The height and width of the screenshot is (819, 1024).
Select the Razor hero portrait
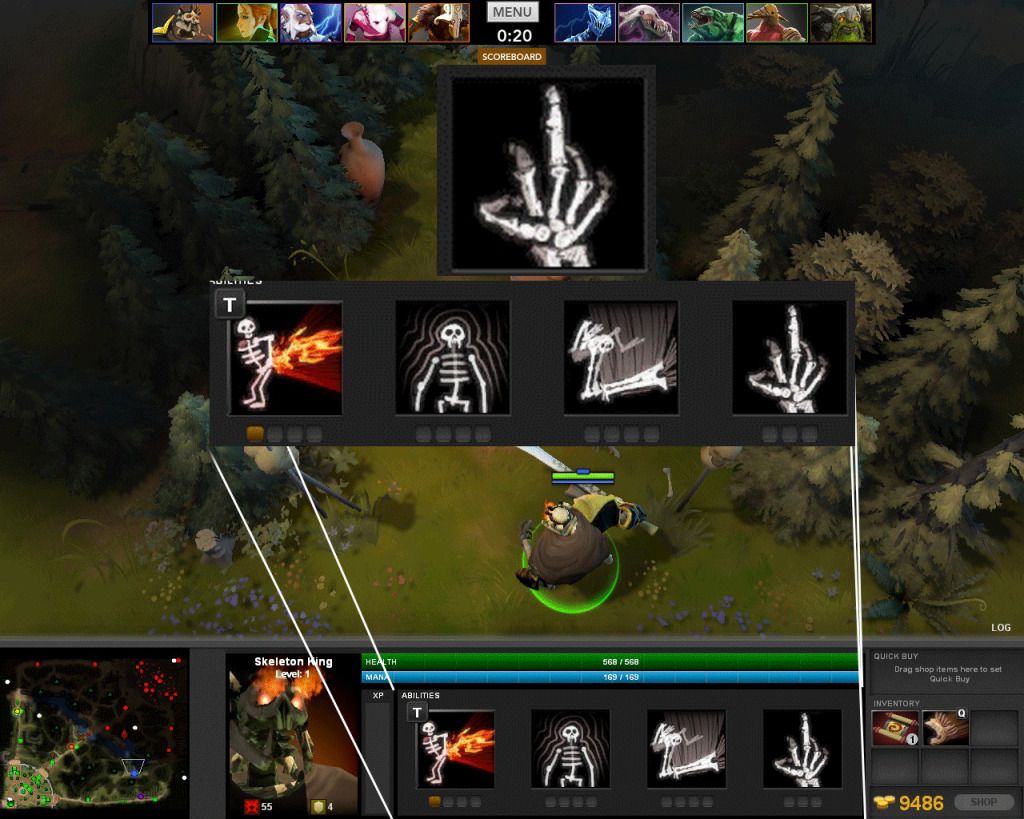(584, 22)
